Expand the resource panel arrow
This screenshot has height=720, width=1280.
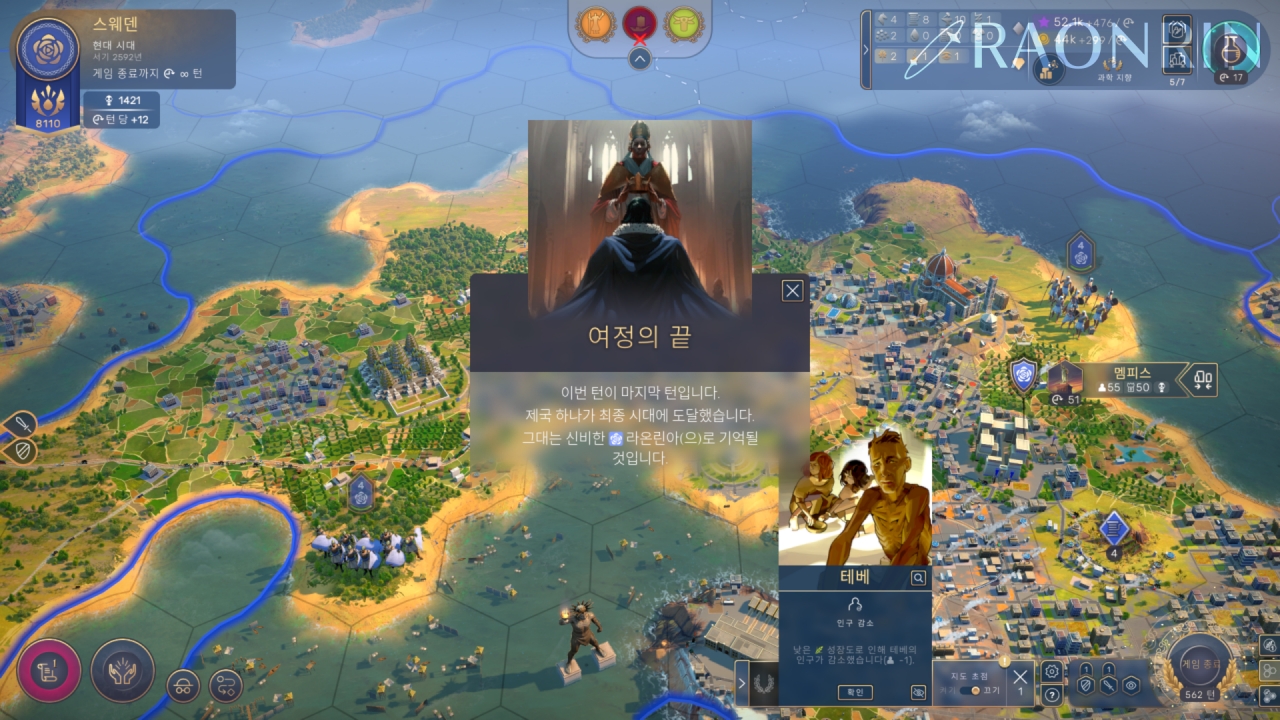pyautogui.click(x=866, y=49)
